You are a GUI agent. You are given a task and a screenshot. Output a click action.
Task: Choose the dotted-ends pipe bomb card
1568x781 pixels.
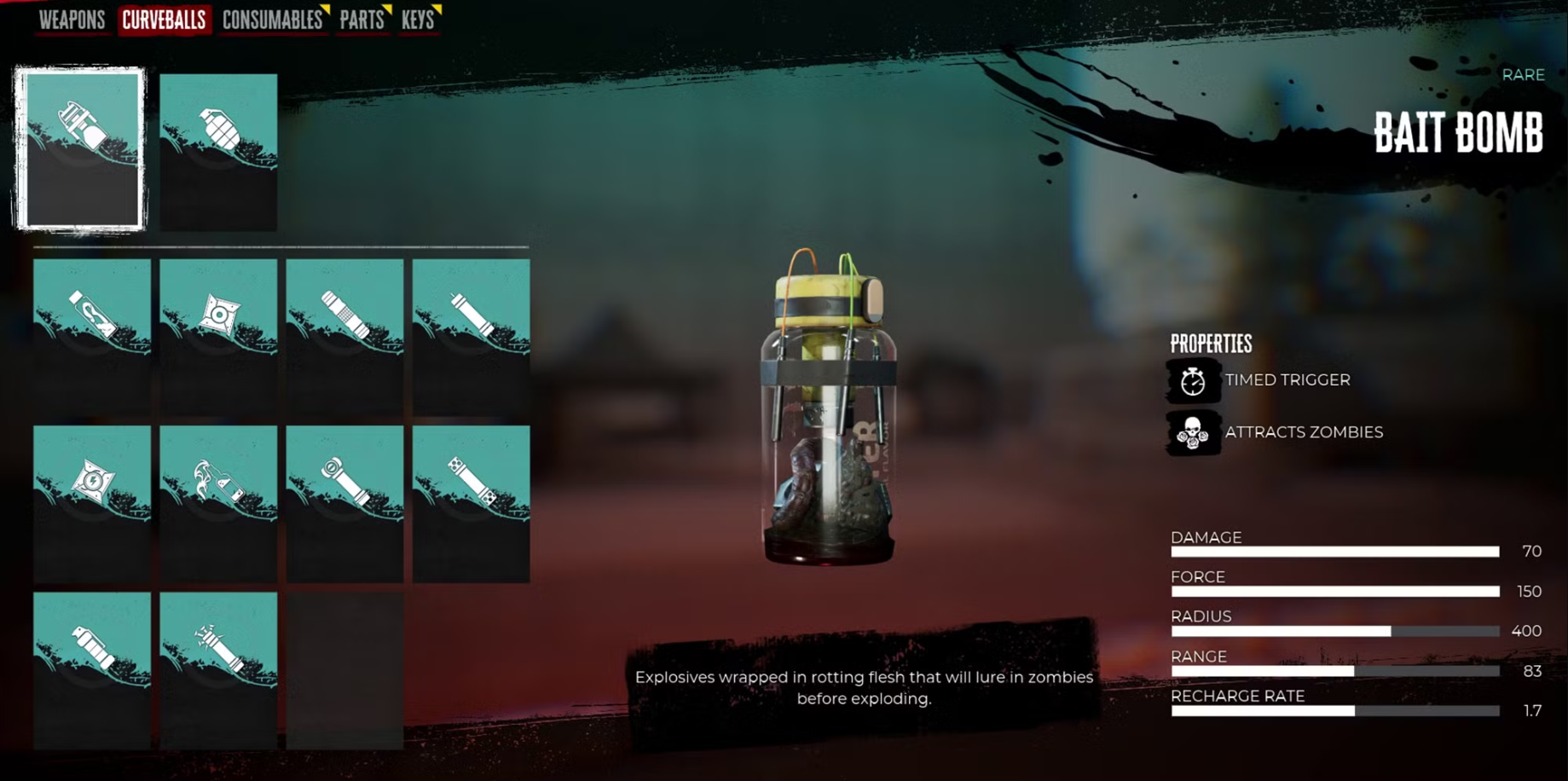click(x=471, y=503)
